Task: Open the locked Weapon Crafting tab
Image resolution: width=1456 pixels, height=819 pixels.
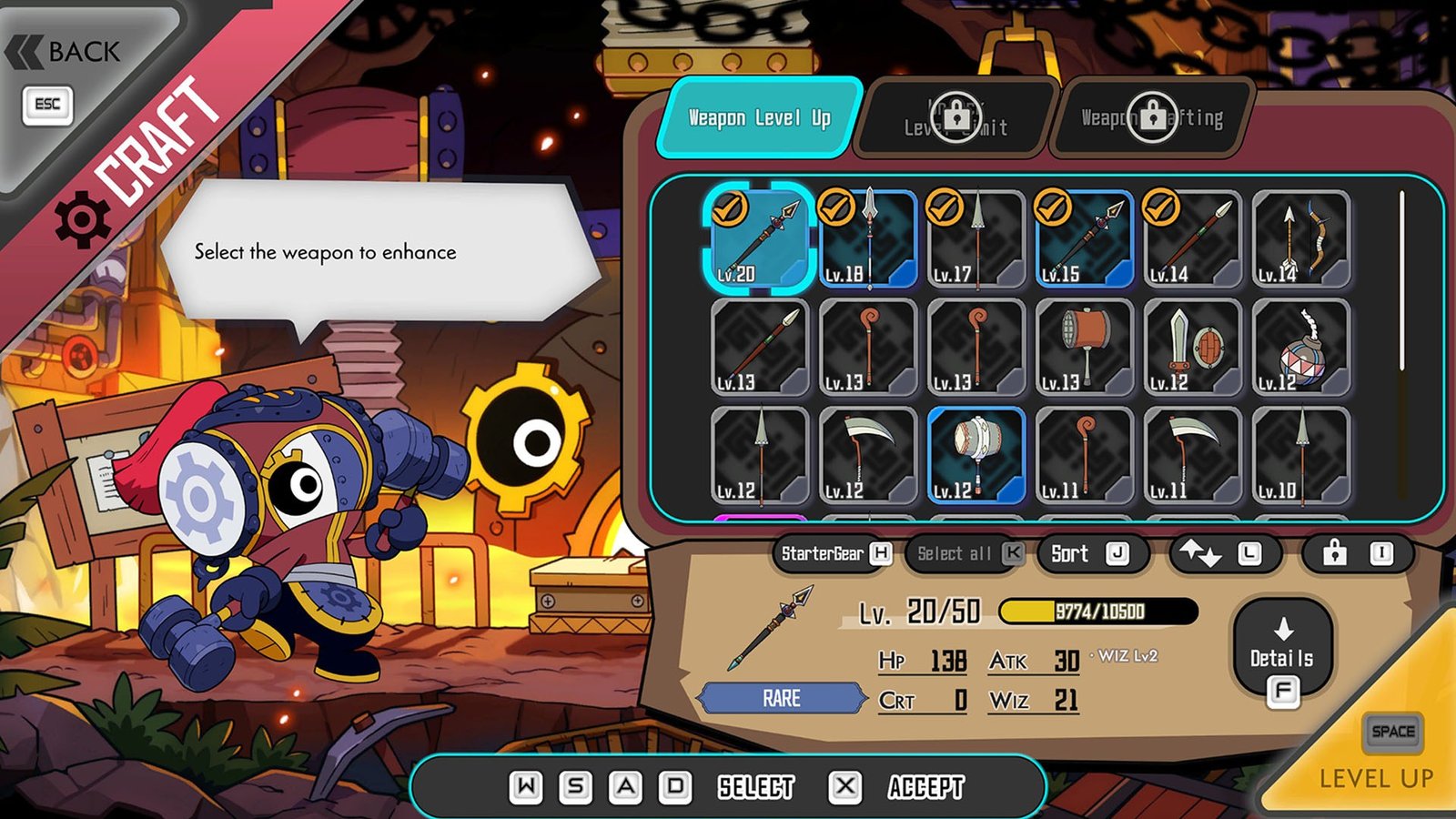Action: point(1152,118)
